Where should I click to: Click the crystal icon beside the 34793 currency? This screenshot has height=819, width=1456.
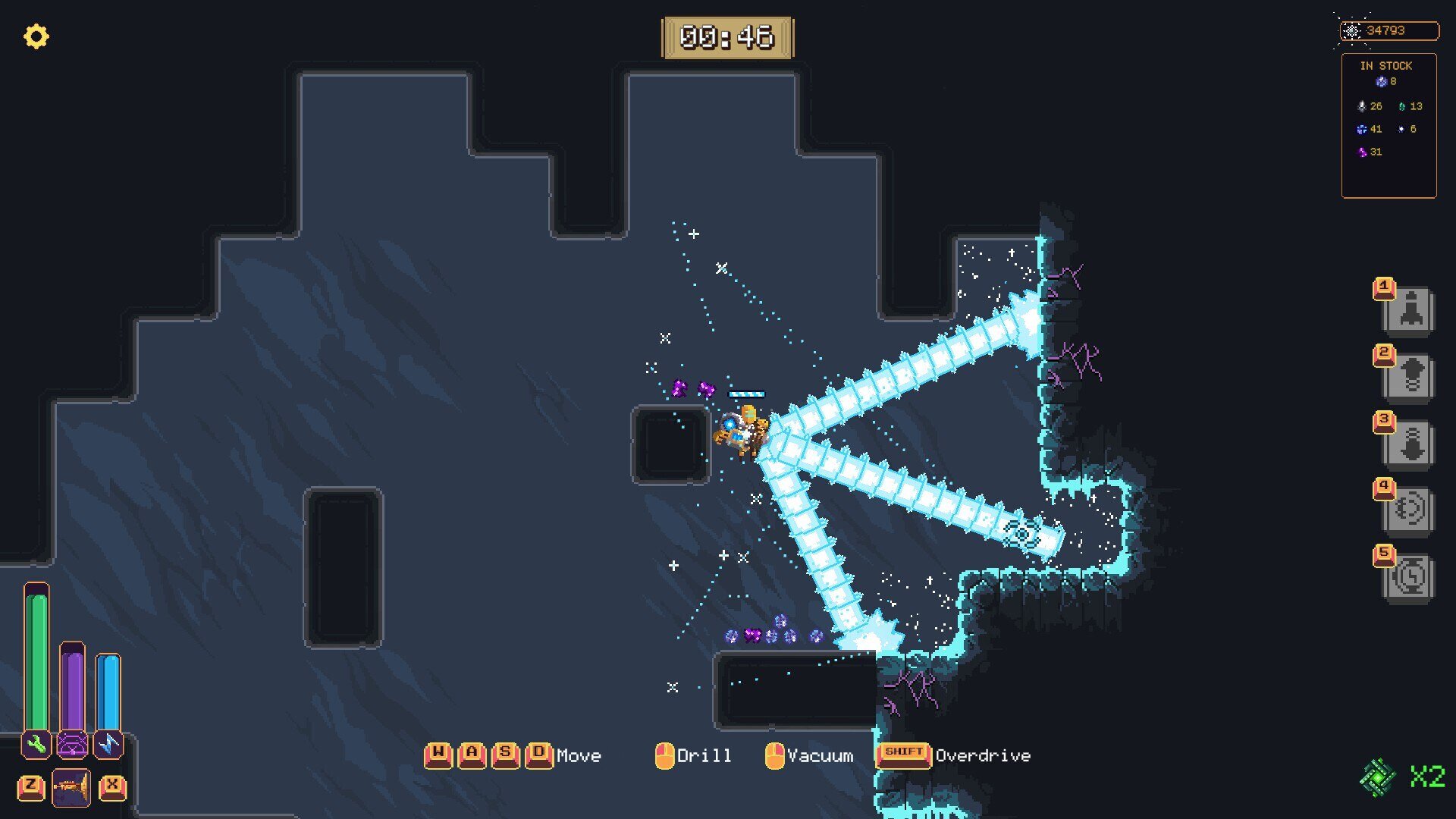click(x=1353, y=31)
